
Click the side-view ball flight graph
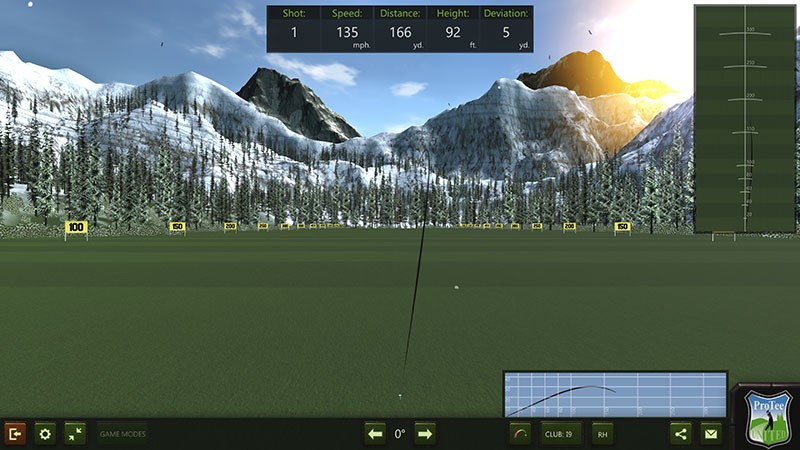point(615,394)
